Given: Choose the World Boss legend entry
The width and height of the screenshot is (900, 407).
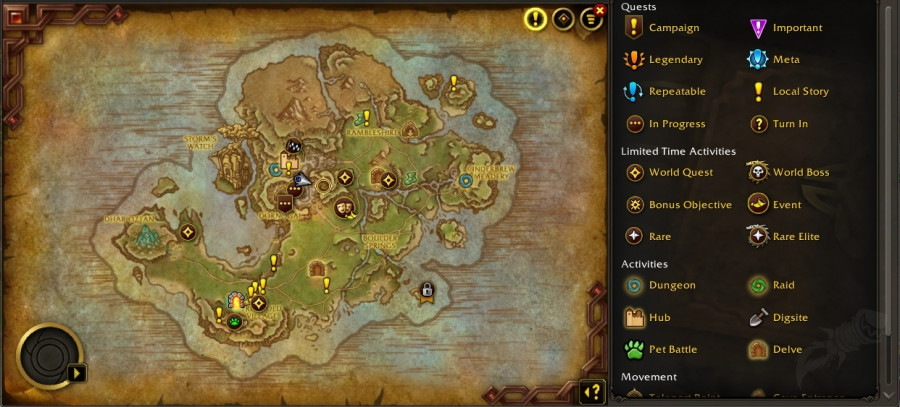Looking at the screenshot, I should coord(800,173).
